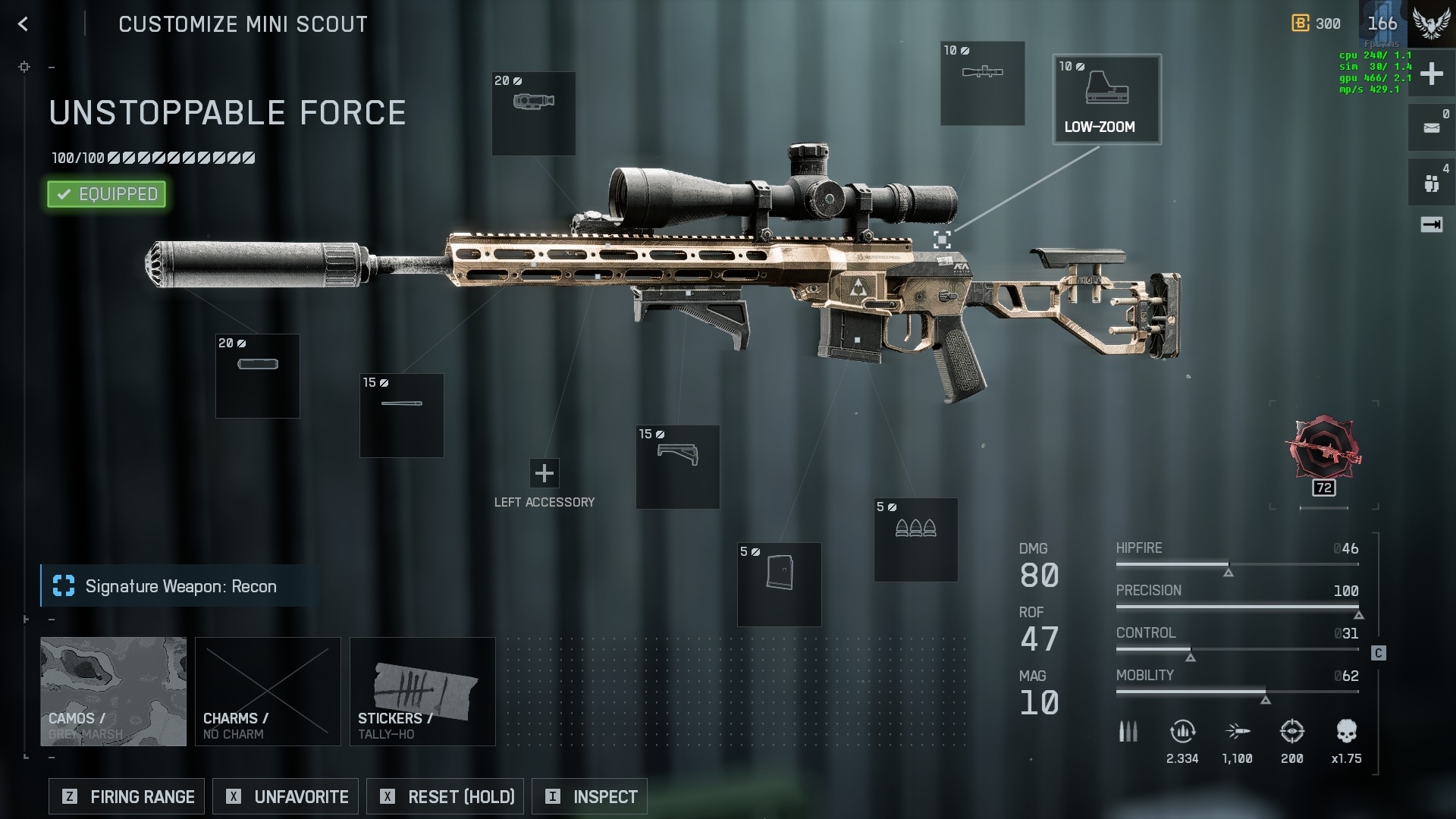Open the Charms slot

point(268,691)
